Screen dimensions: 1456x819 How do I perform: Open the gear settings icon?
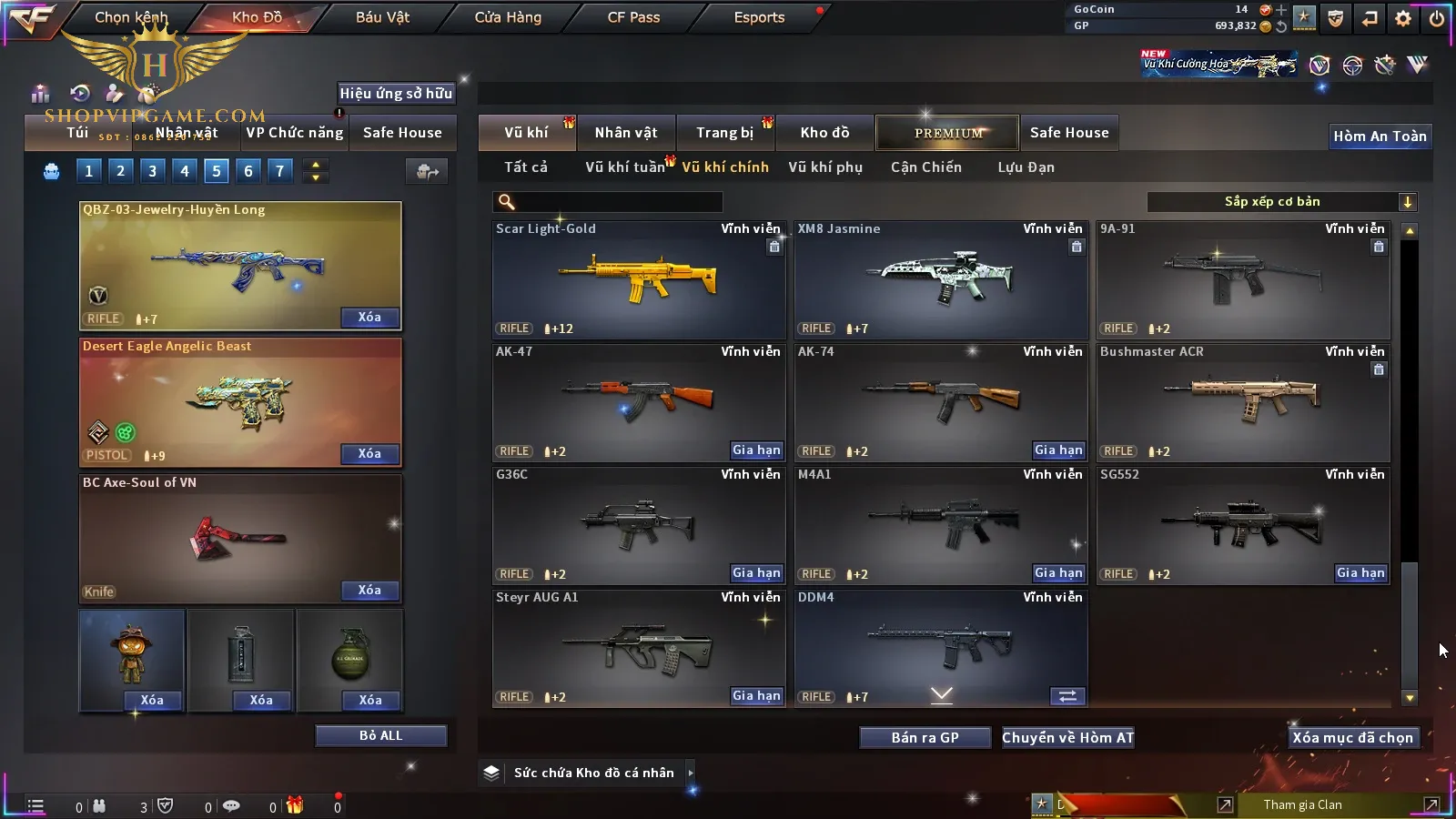click(x=1403, y=18)
